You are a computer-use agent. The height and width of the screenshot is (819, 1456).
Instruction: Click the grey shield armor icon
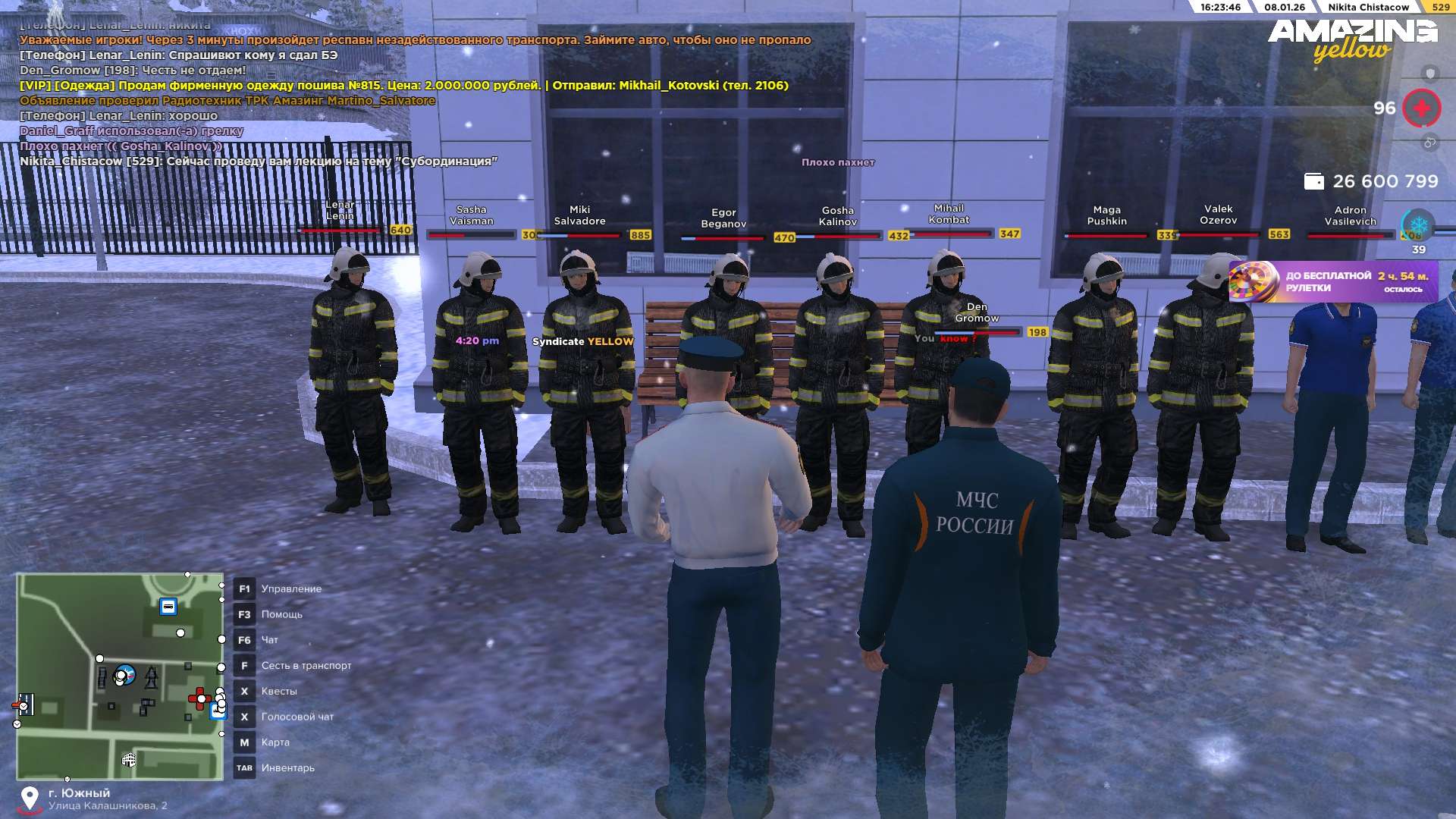1429,74
